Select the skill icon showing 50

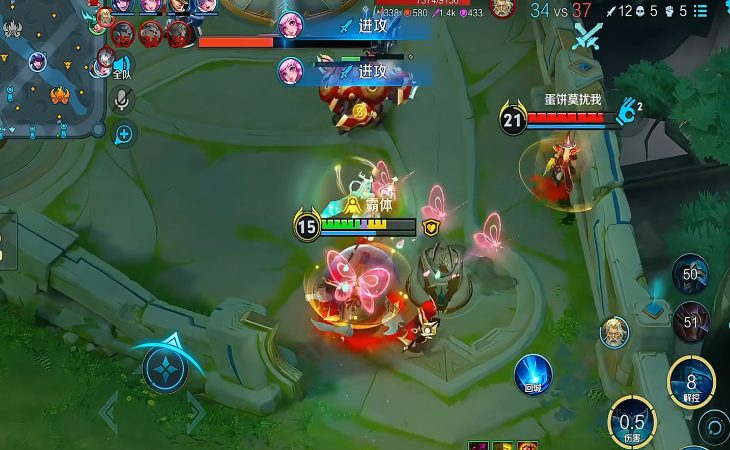tap(690, 273)
